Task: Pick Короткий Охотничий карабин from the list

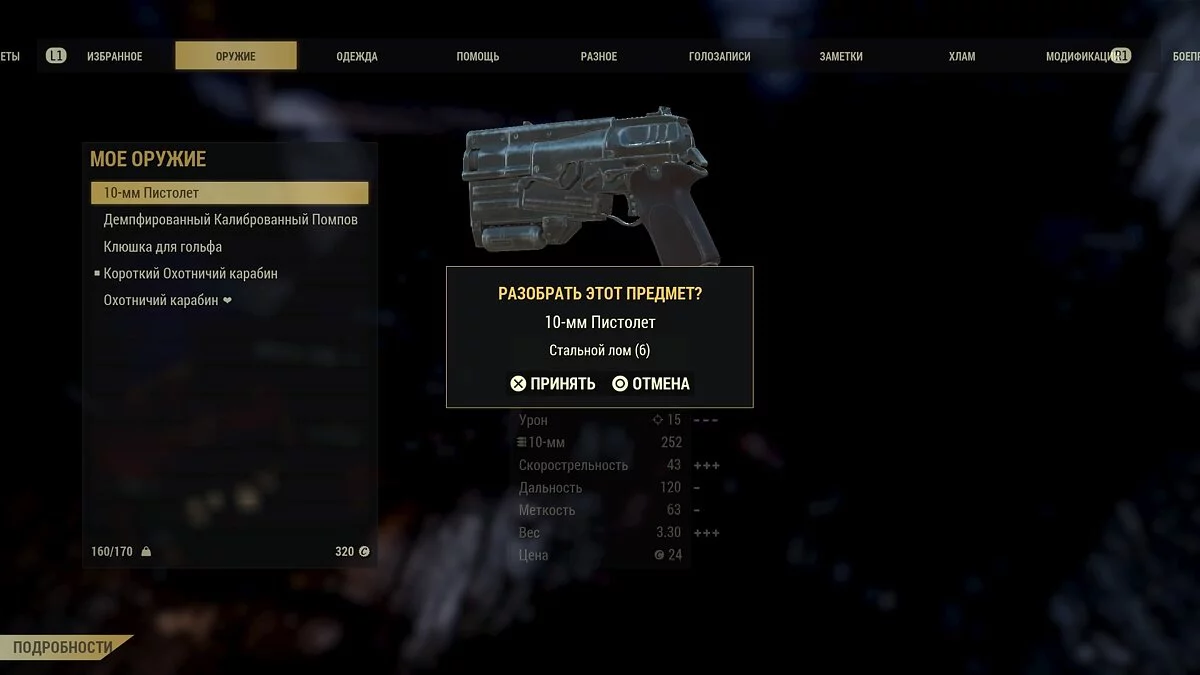Action: point(190,273)
